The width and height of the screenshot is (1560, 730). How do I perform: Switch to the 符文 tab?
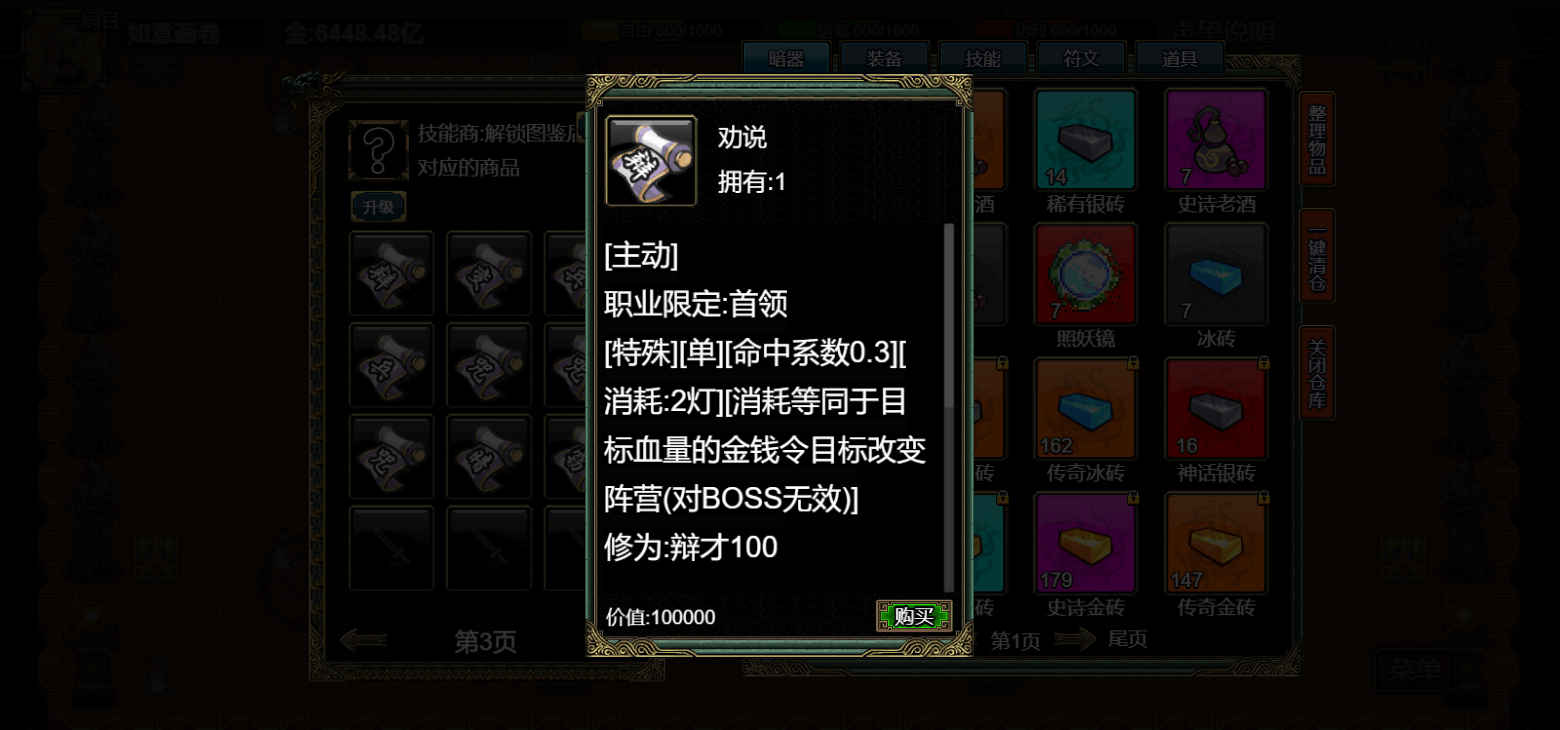tap(1082, 58)
